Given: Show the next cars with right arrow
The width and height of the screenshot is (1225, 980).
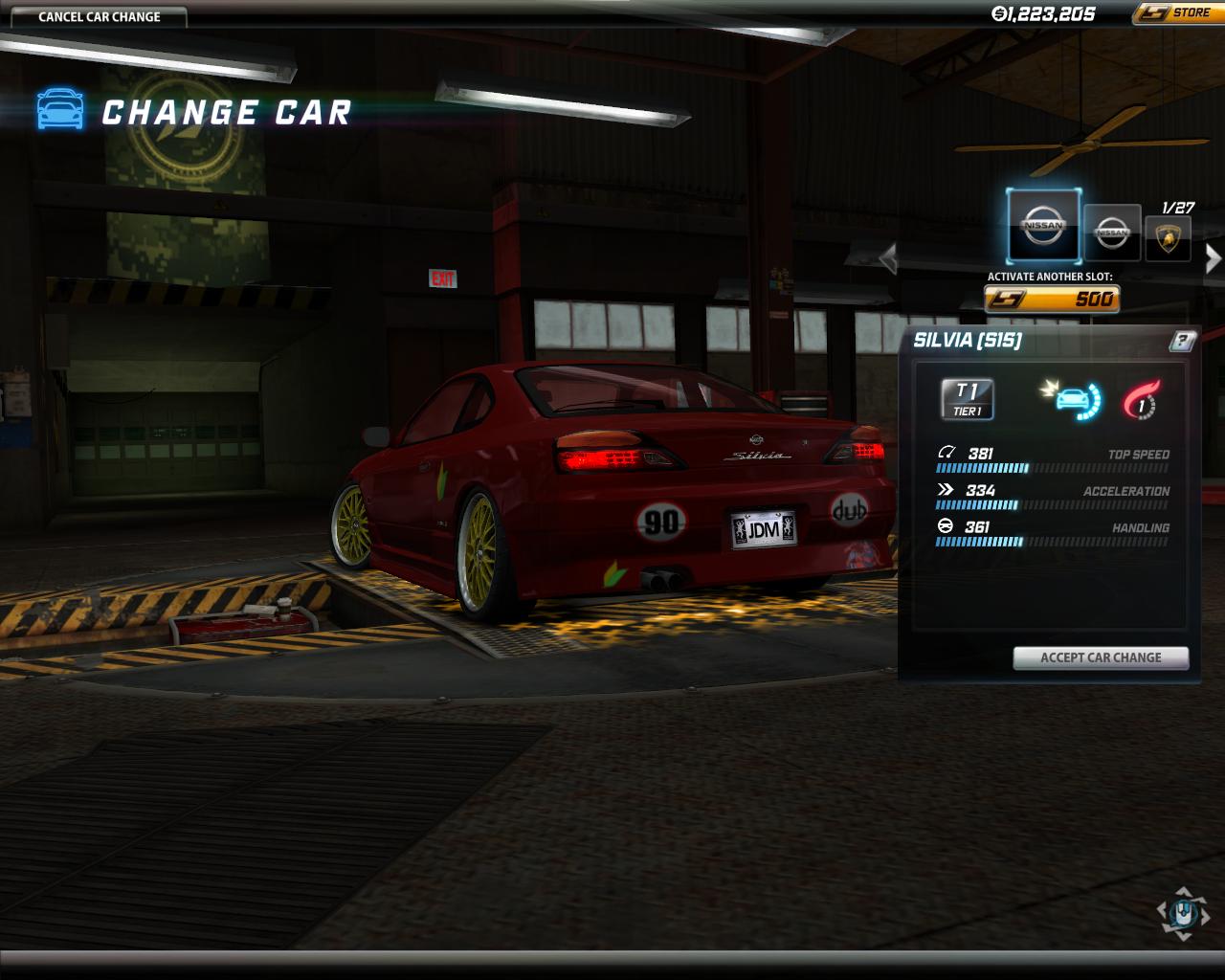Looking at the screenshot, I should click(1213, 257).
